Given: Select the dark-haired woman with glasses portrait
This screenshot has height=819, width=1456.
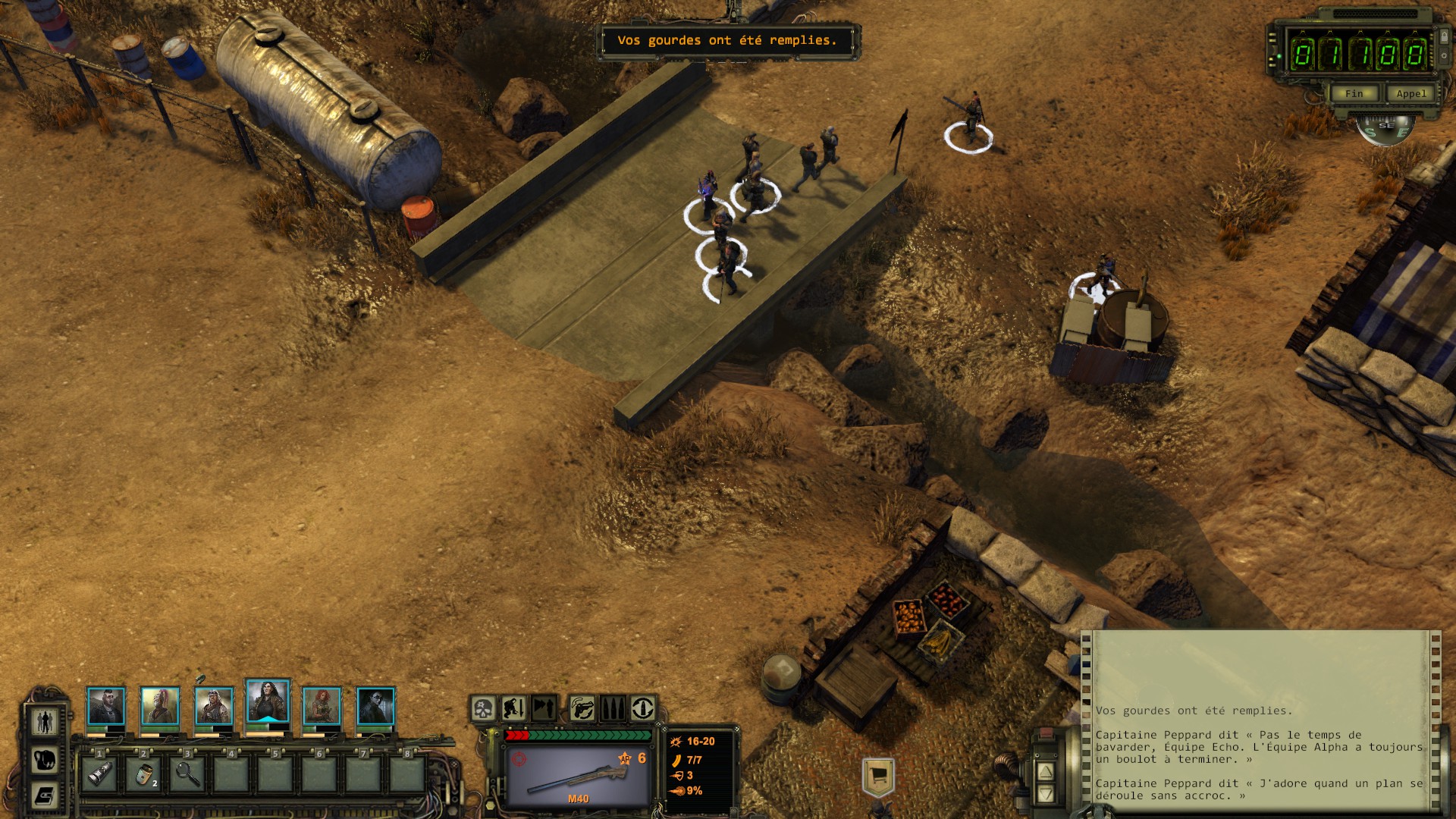Looking at the screenshot, I should coord(375,707).
